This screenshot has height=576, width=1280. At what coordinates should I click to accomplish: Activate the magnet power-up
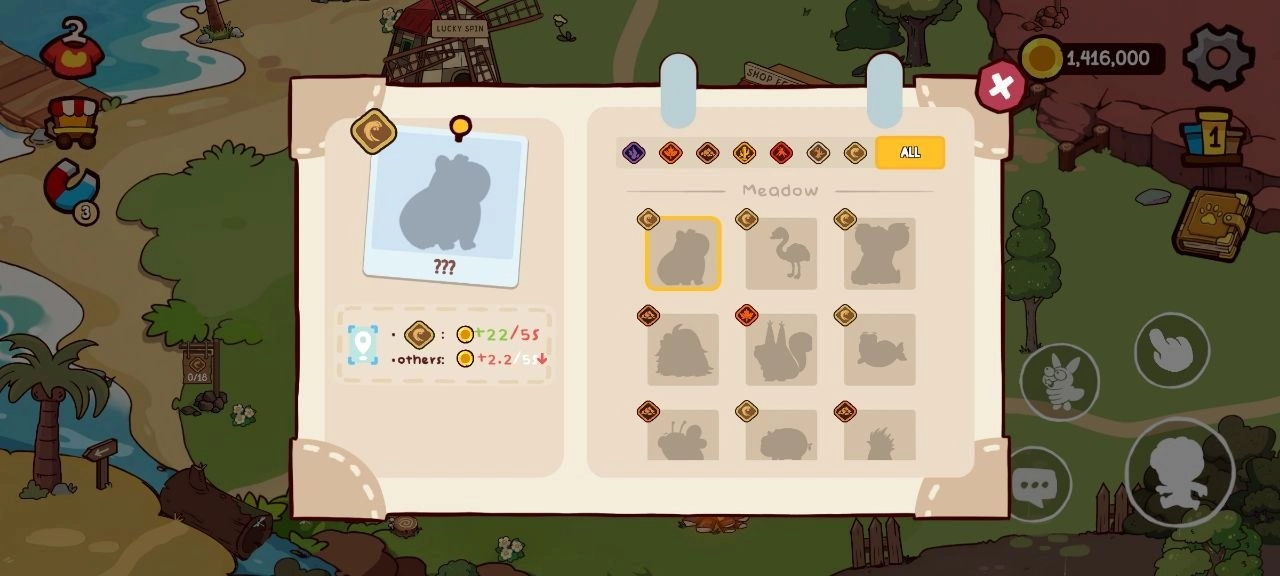click(72, 189)
